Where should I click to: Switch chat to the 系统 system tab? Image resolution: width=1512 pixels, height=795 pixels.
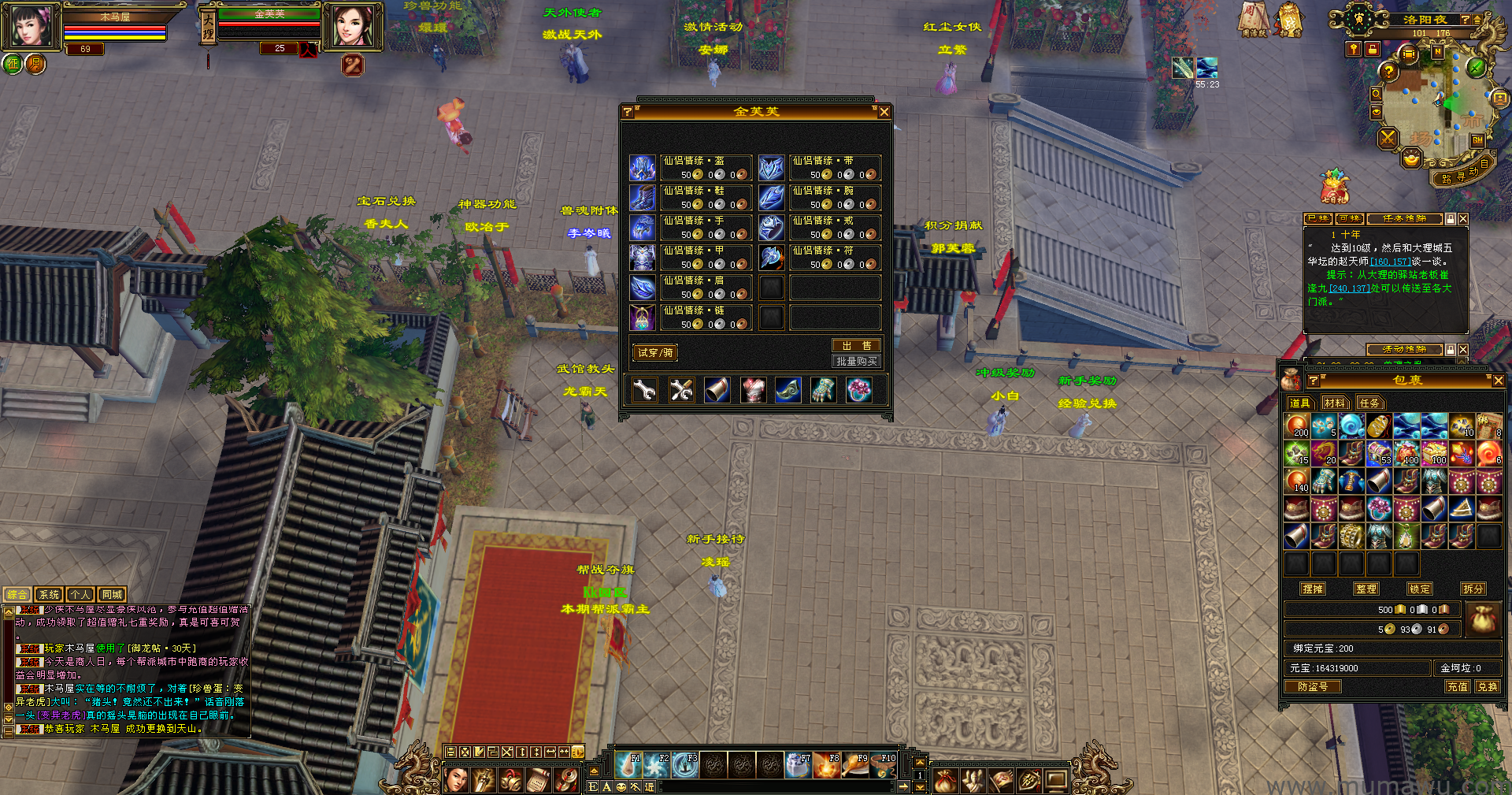pyautogui.click(x=49, y=595)
